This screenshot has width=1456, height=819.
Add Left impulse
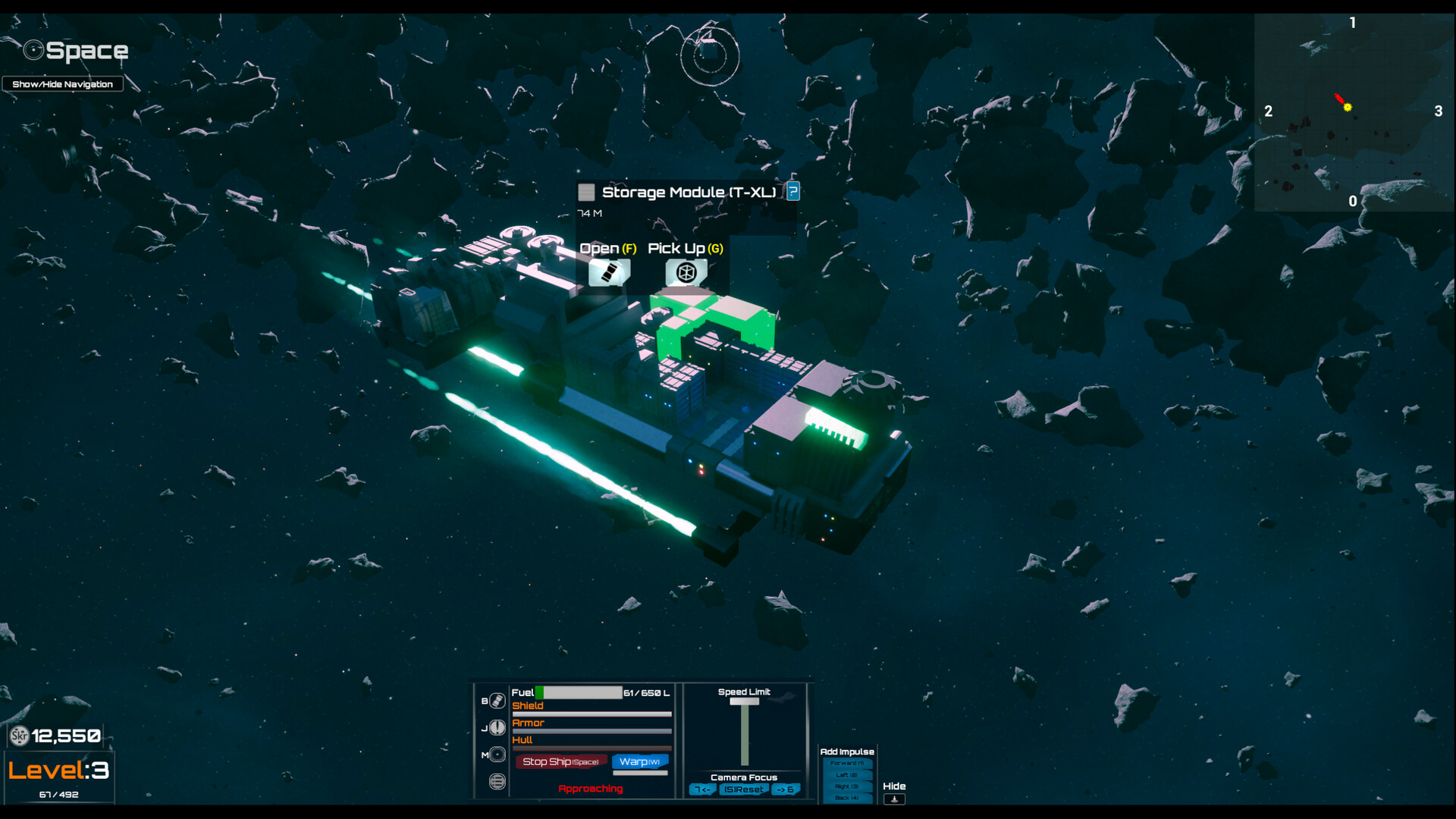click(847, 775)
